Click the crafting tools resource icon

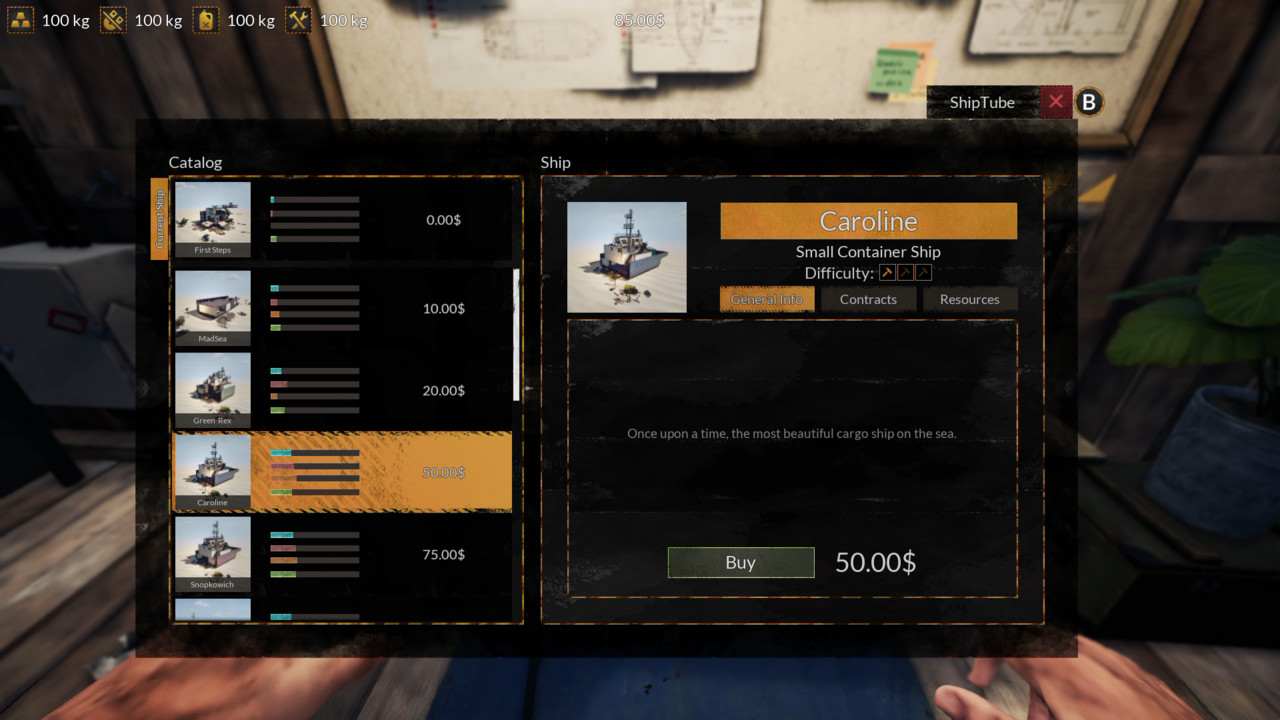click(298, 20)
